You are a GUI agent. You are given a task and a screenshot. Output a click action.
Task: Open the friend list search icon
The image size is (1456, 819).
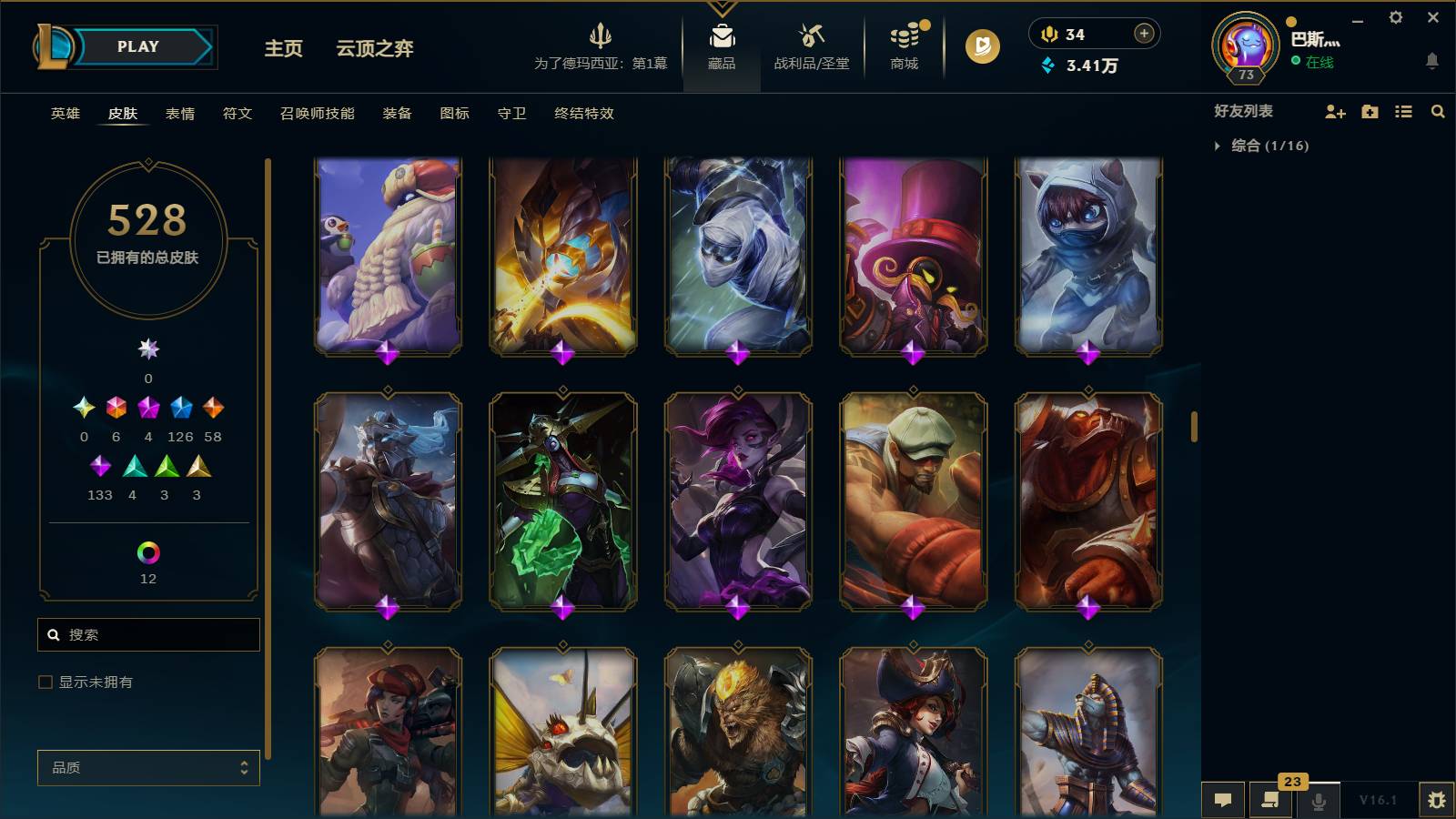tap(1438, 112)
